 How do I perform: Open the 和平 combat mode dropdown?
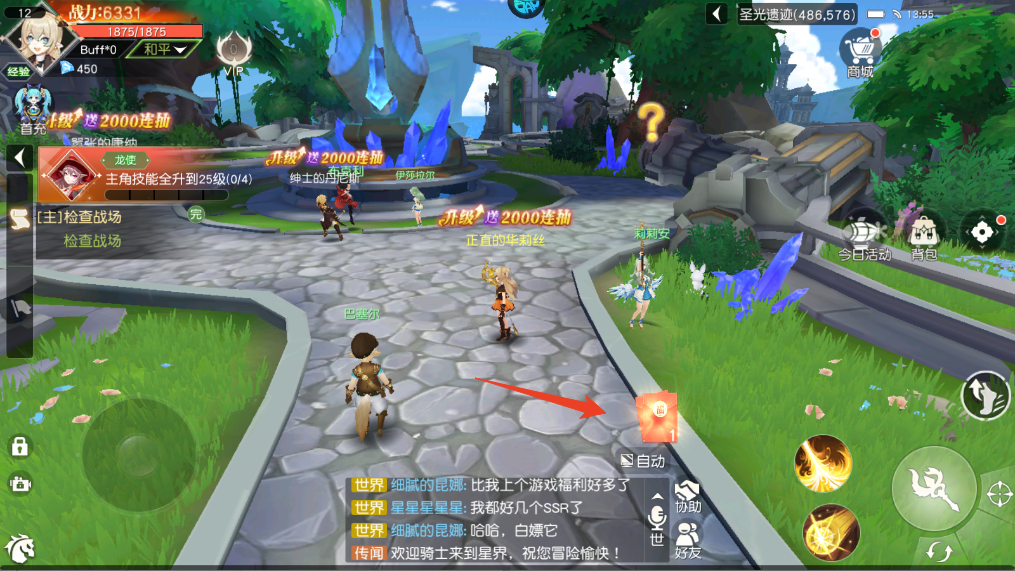(164, 49)
